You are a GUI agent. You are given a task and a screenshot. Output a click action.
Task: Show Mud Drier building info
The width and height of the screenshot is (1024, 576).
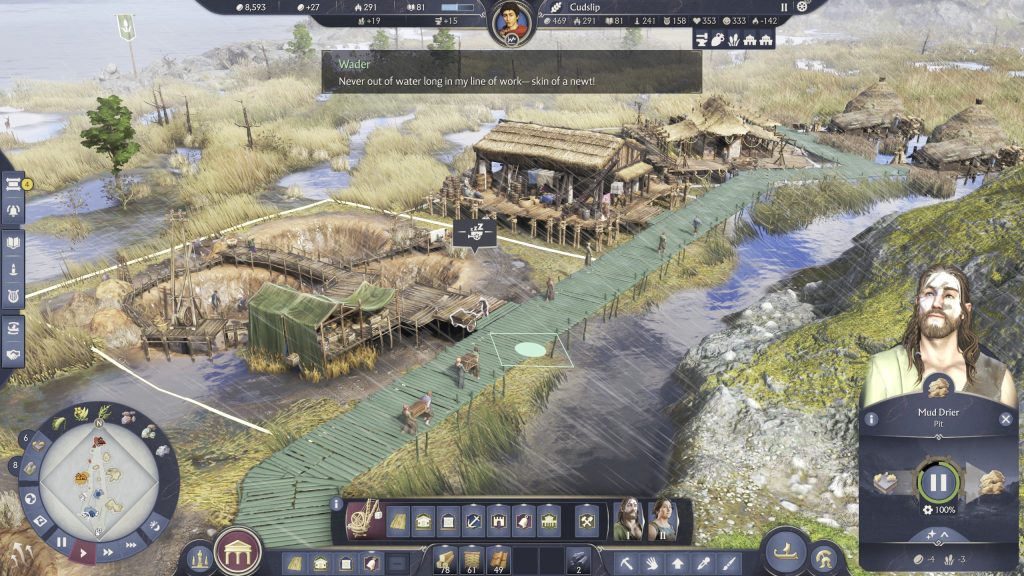[x=872, y=420]
